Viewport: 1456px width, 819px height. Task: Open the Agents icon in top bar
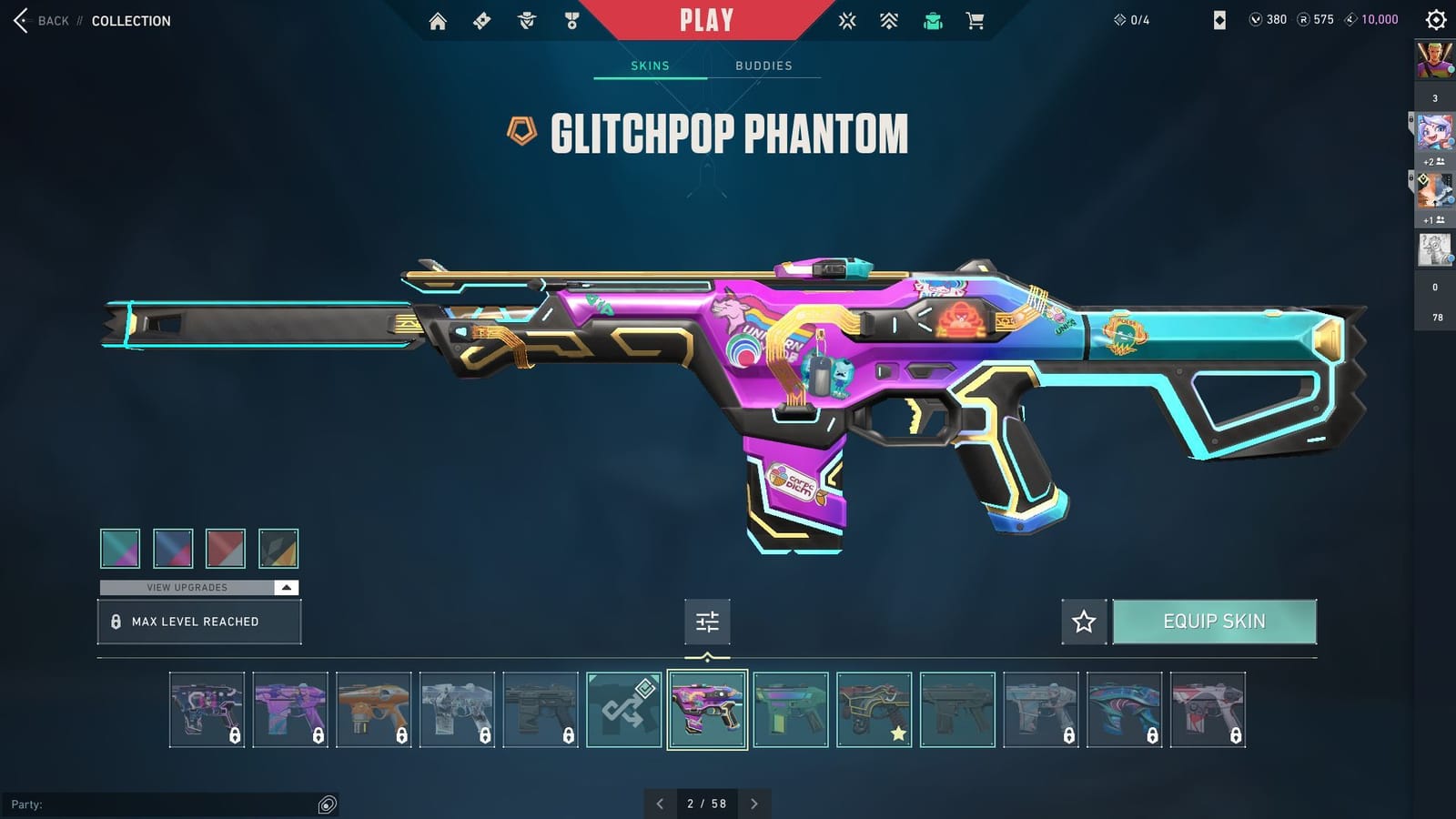click(524, 20)
